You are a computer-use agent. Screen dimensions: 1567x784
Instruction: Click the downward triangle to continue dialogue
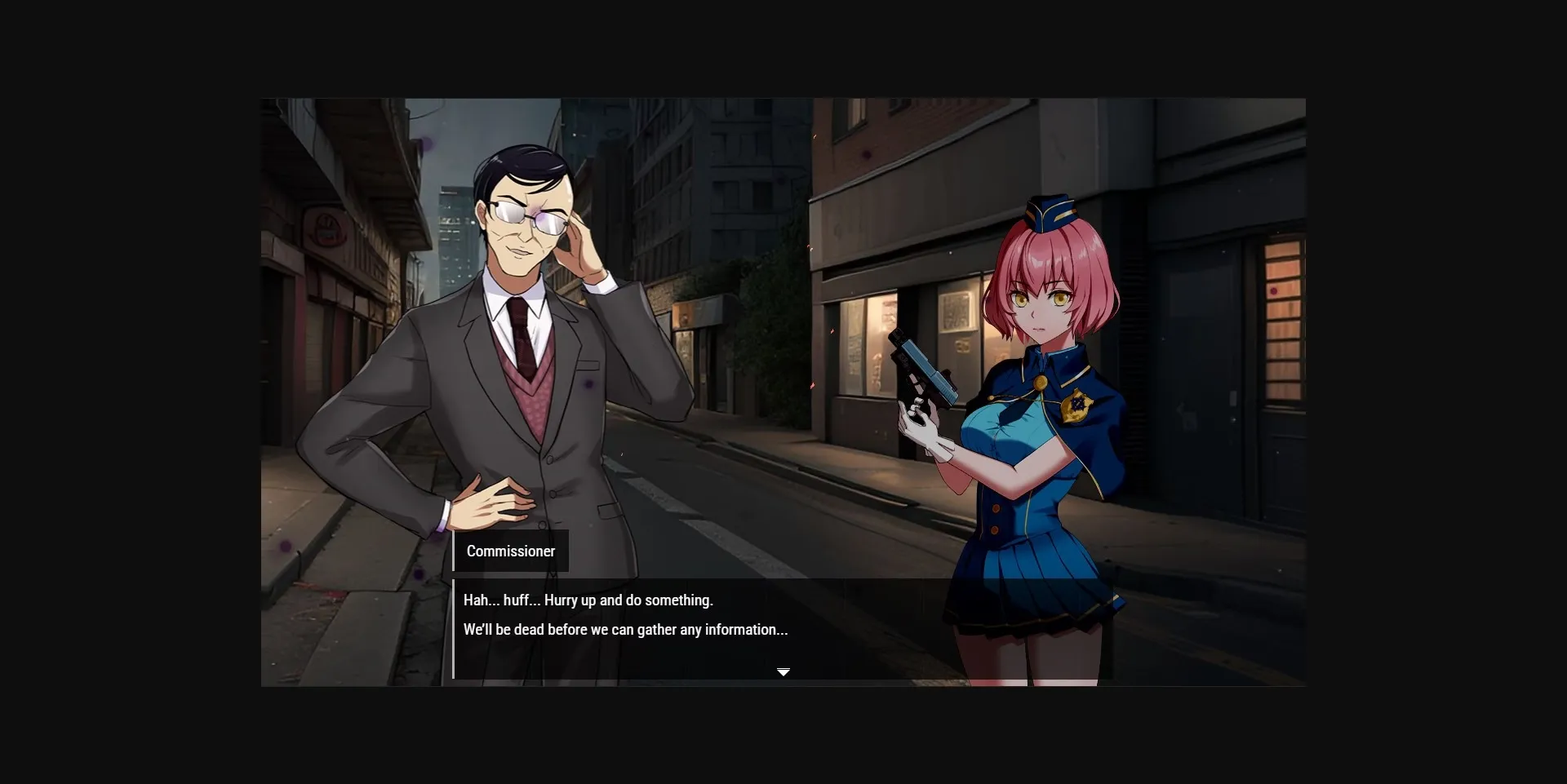783,671
